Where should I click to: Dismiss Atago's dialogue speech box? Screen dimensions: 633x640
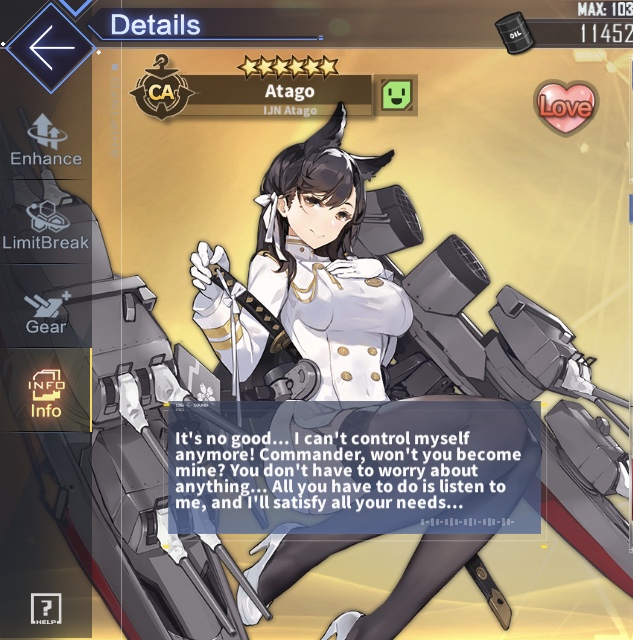point(353,468)
